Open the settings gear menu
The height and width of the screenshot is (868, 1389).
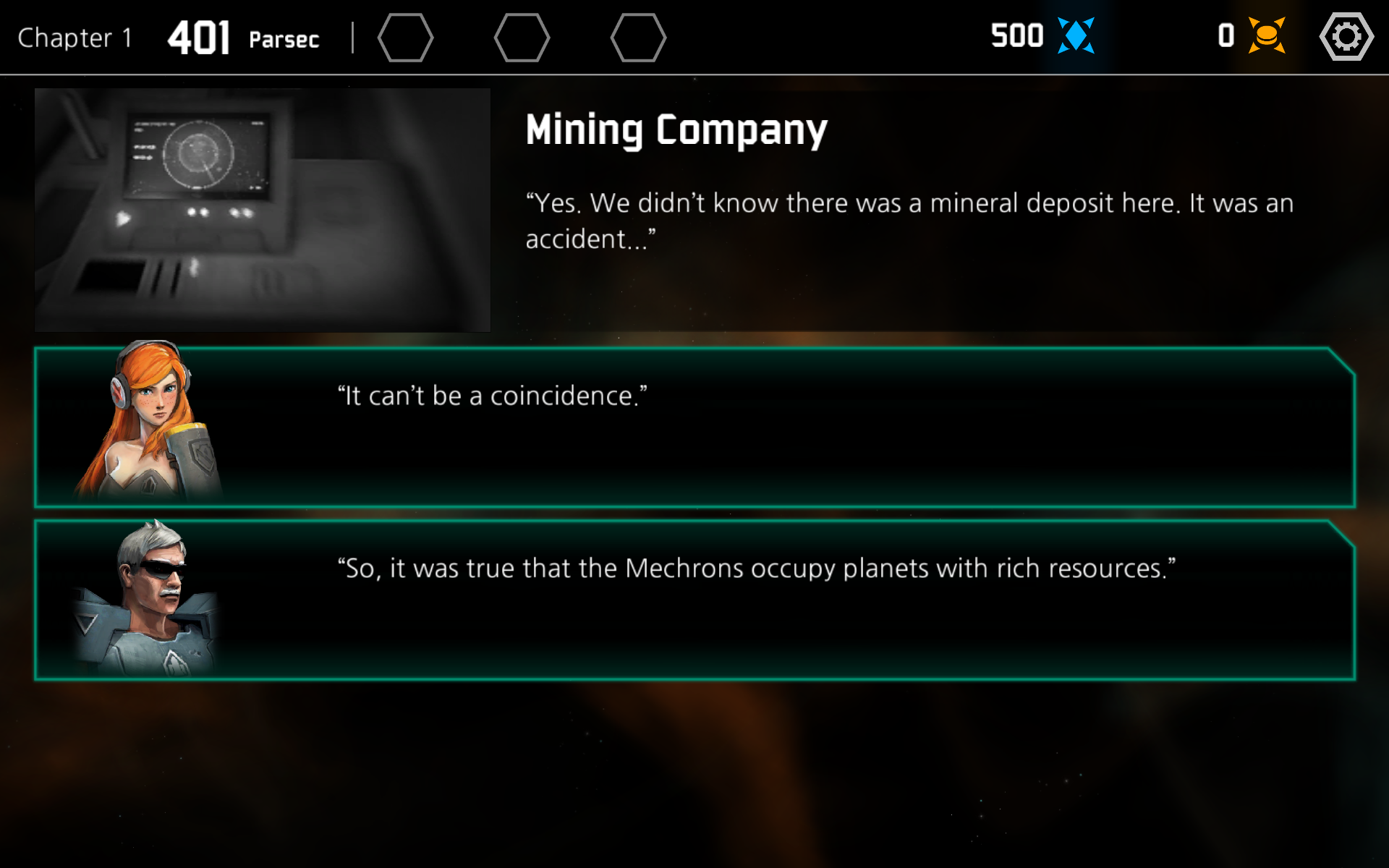(1346, 37)
